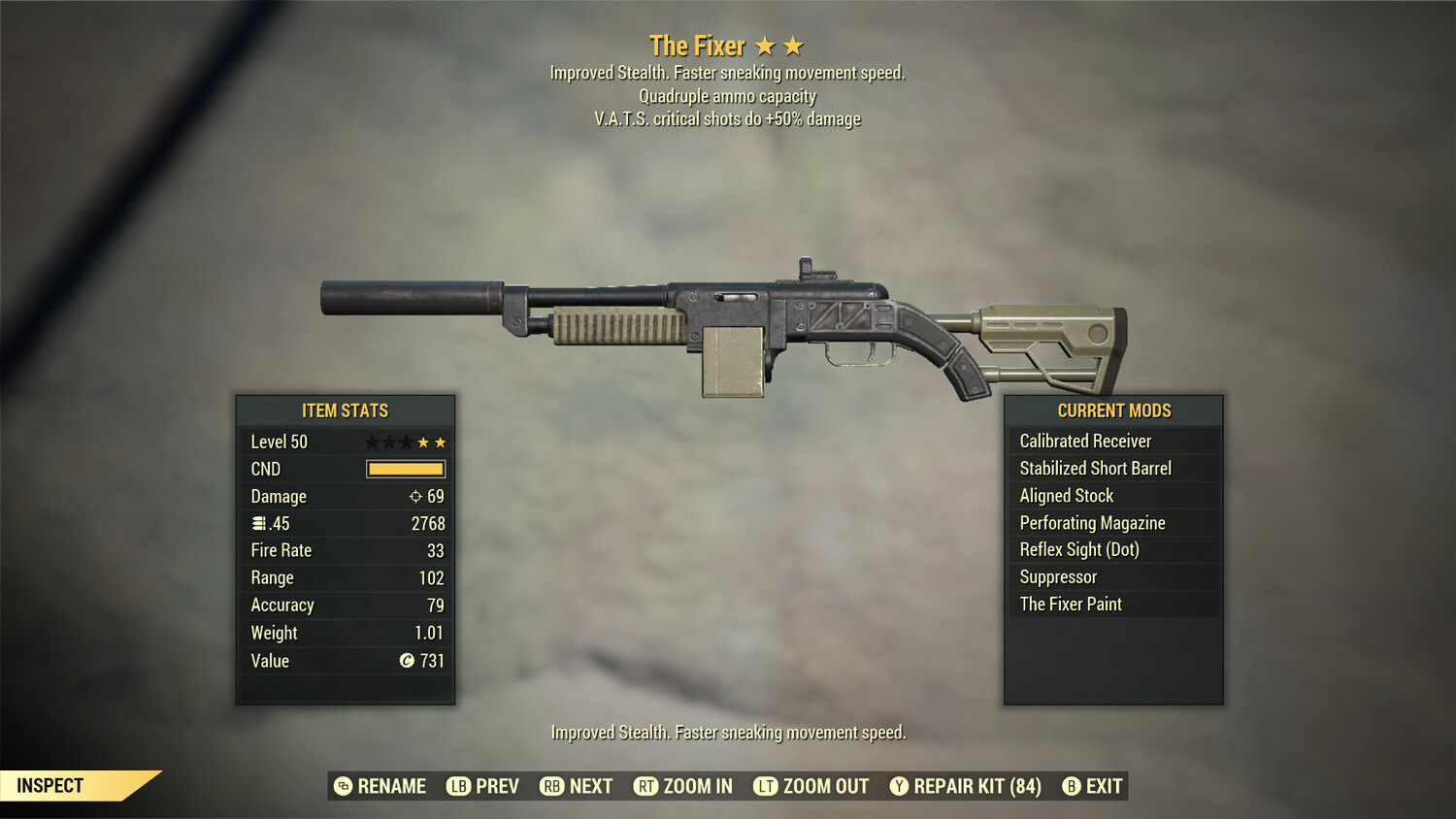This screenshot has height=819, width=1456.
Task: Switch to the Inspect tab
Action: click(x=50, y=785)
